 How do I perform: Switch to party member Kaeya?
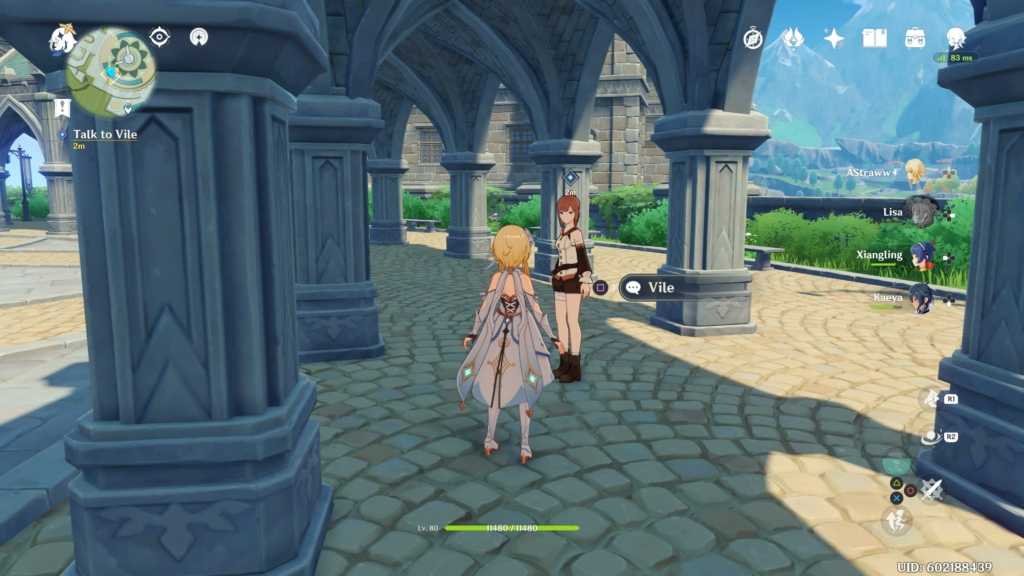921,298
